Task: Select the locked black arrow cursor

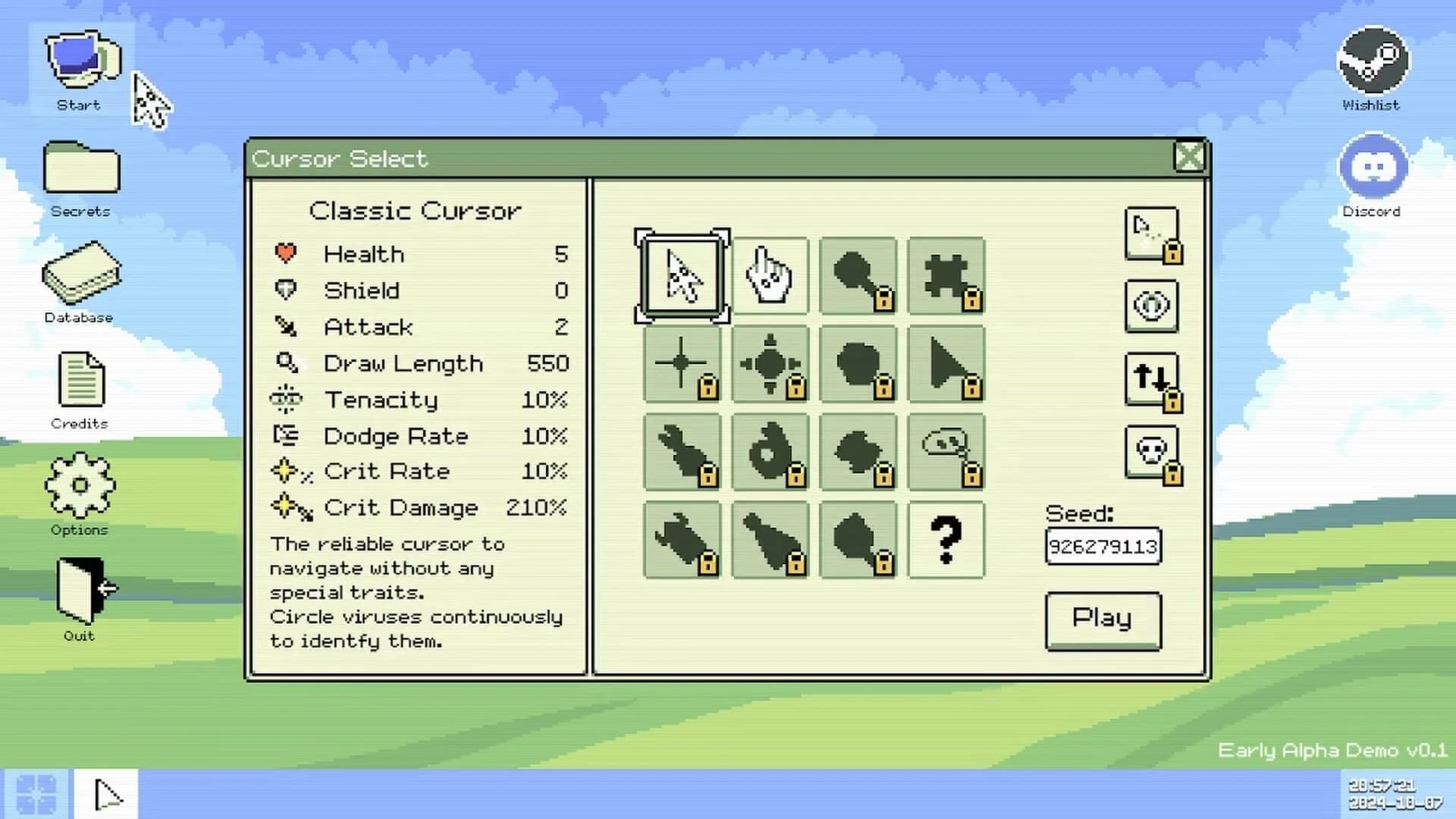Action: click(946, 364)
